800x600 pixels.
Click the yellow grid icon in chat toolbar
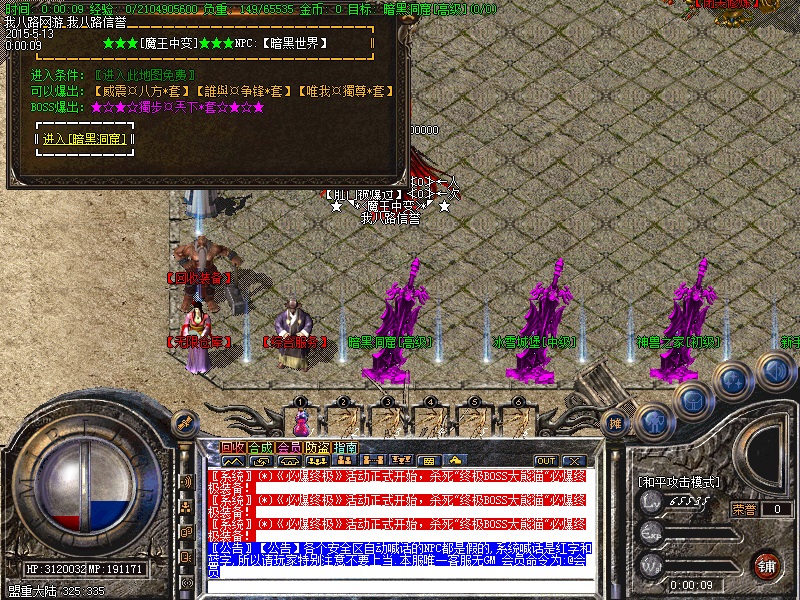tap(429, 461)
